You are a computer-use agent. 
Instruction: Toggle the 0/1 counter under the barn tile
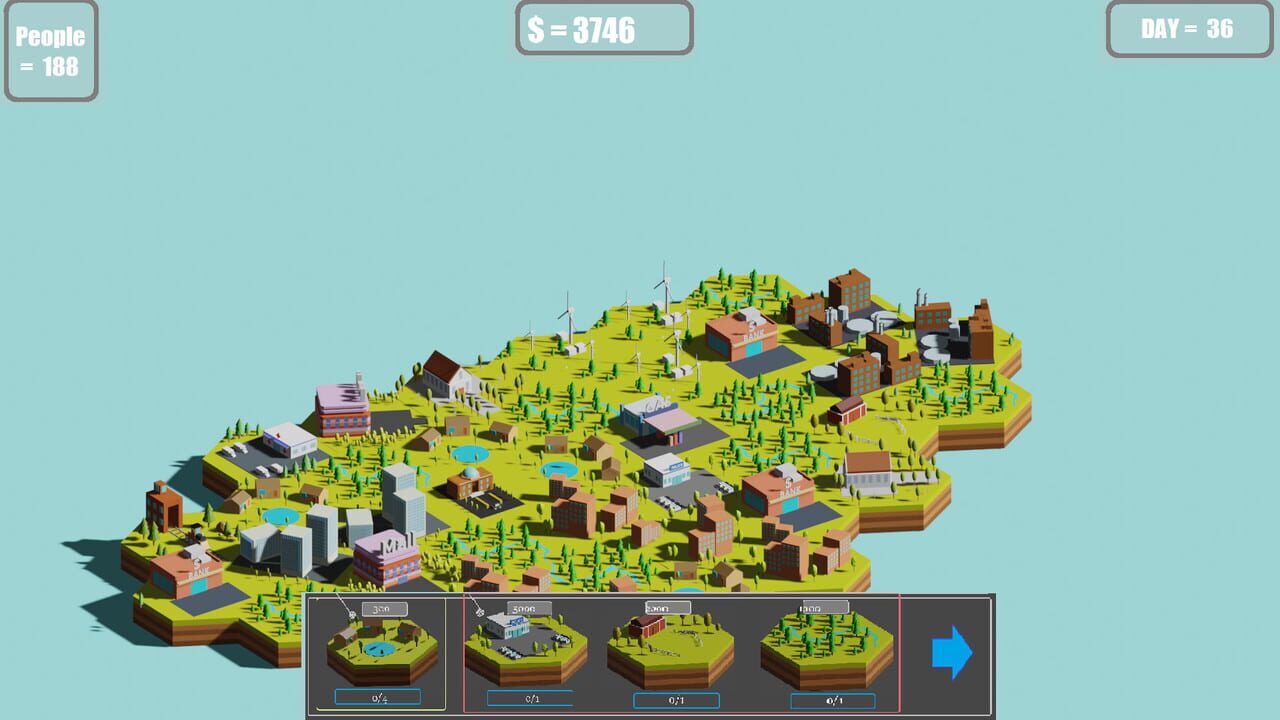(x=678, y=701)
